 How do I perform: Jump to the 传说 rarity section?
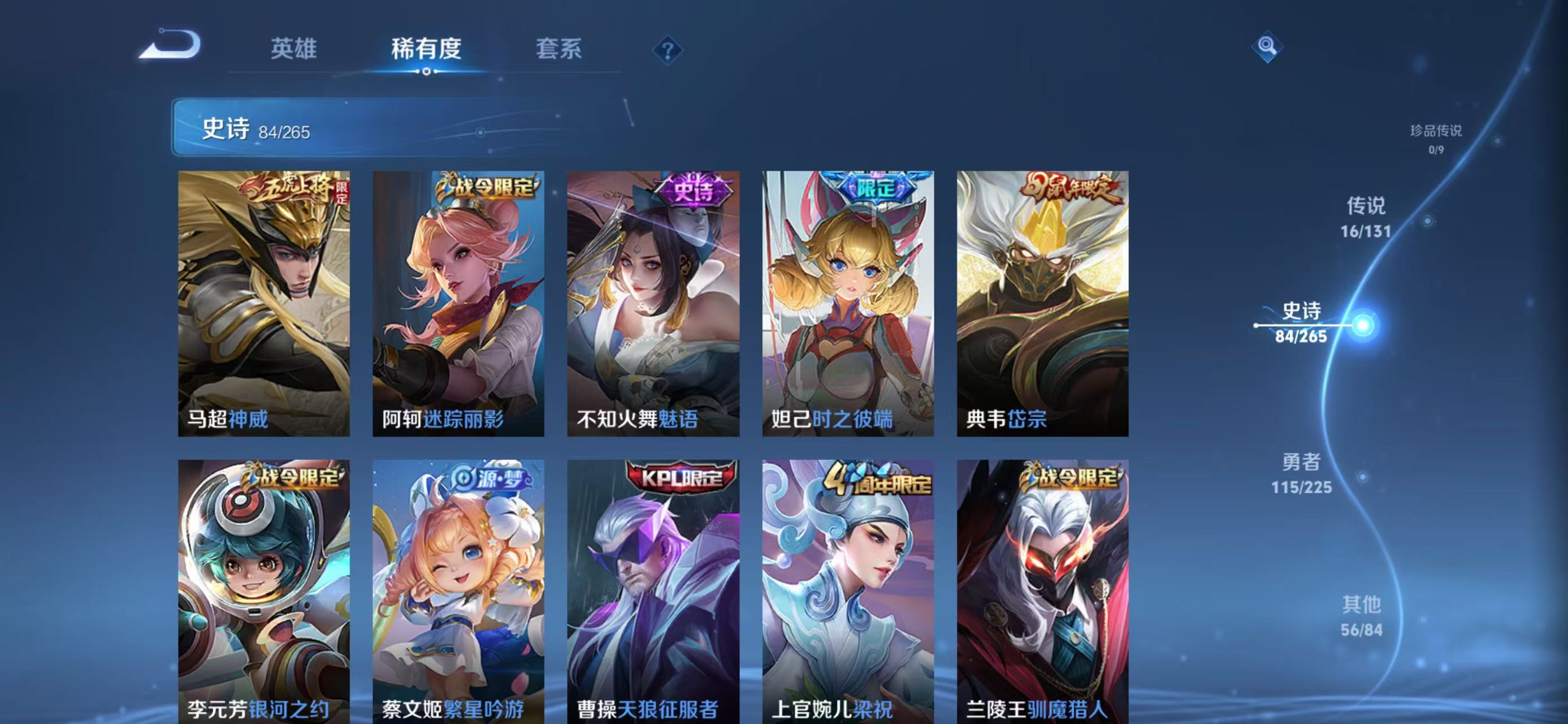point(1365,217)
